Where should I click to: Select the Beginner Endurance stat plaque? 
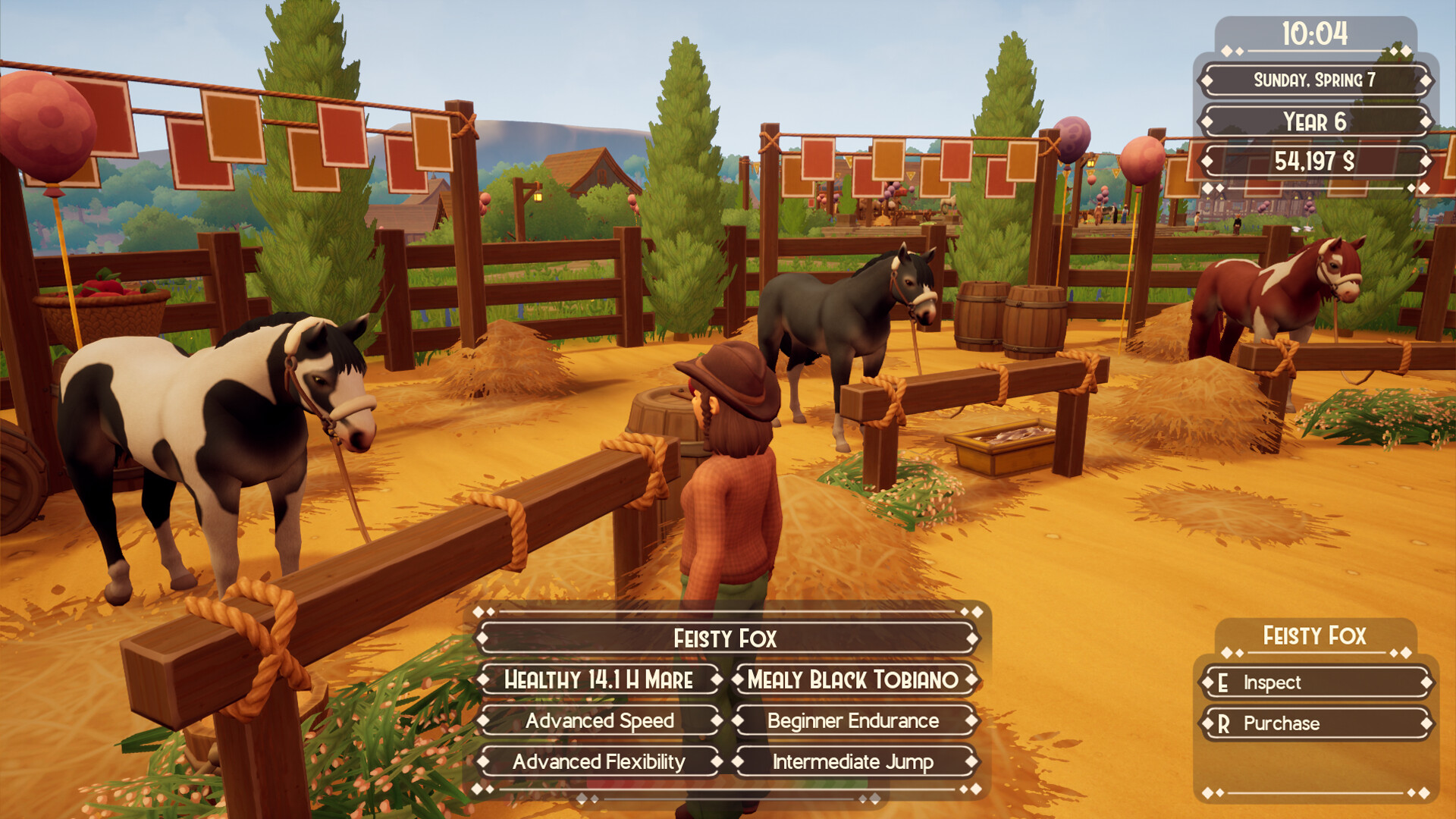pos(852,720)
